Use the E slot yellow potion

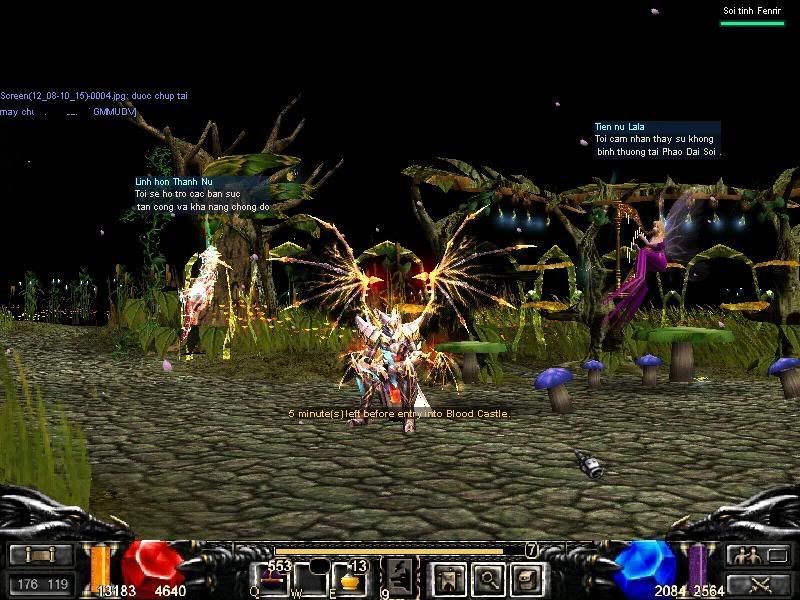(x=349, y=578)
